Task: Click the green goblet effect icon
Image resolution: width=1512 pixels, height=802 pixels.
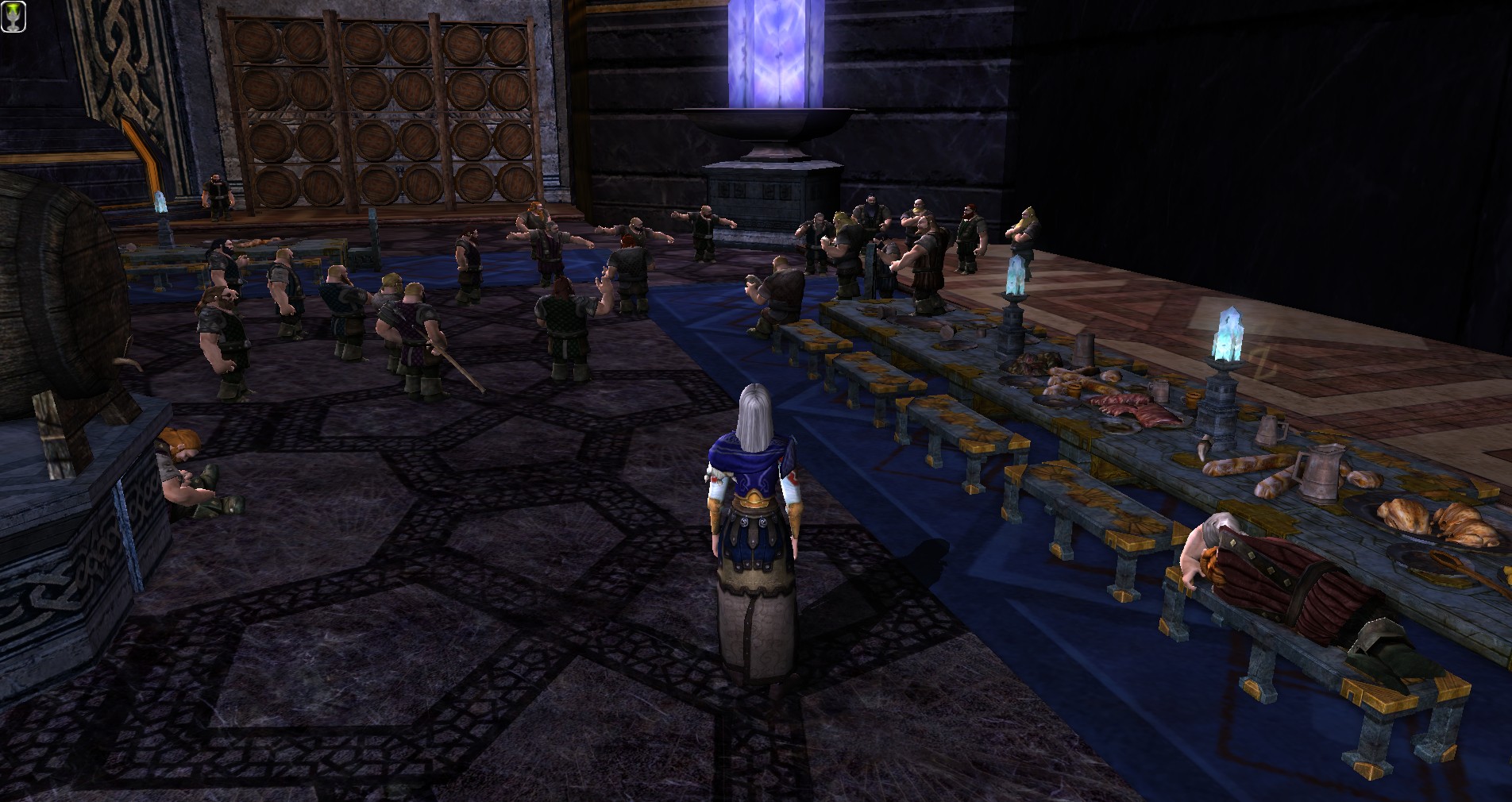Action: 13,17
